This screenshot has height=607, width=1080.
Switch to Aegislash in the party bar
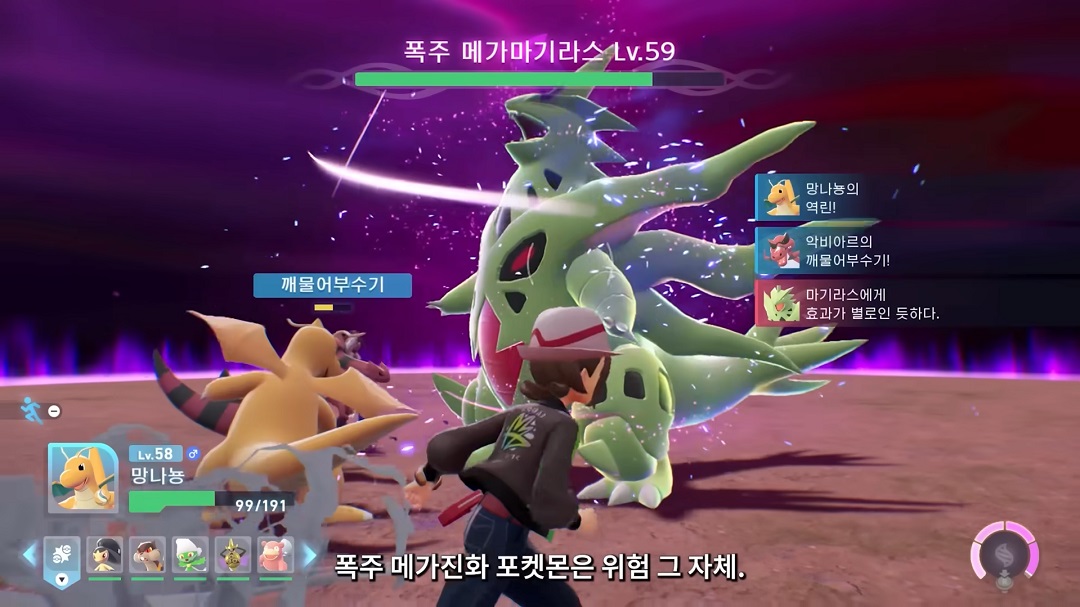pyautogui.click(x=233, y=555)
